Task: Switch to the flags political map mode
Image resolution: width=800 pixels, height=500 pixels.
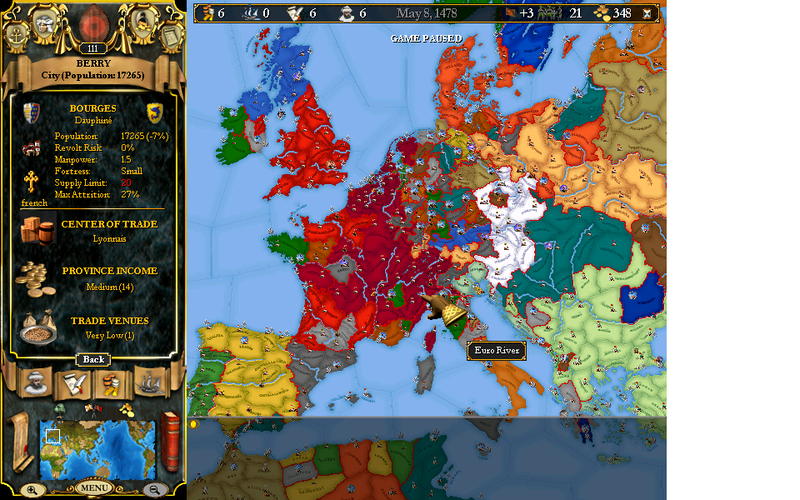Action: point(91,410)
